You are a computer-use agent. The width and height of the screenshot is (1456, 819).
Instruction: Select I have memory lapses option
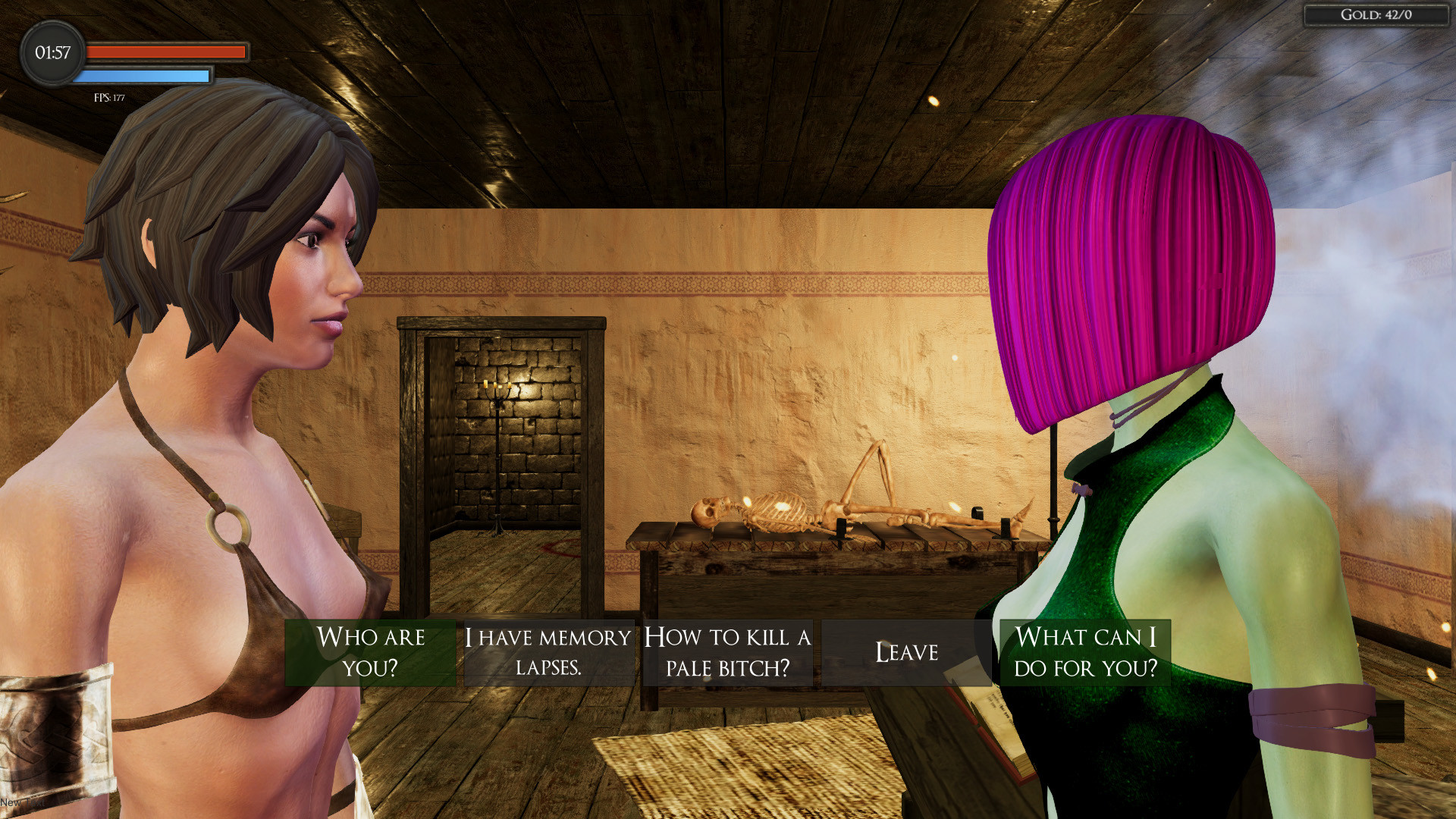click(548, 652)
